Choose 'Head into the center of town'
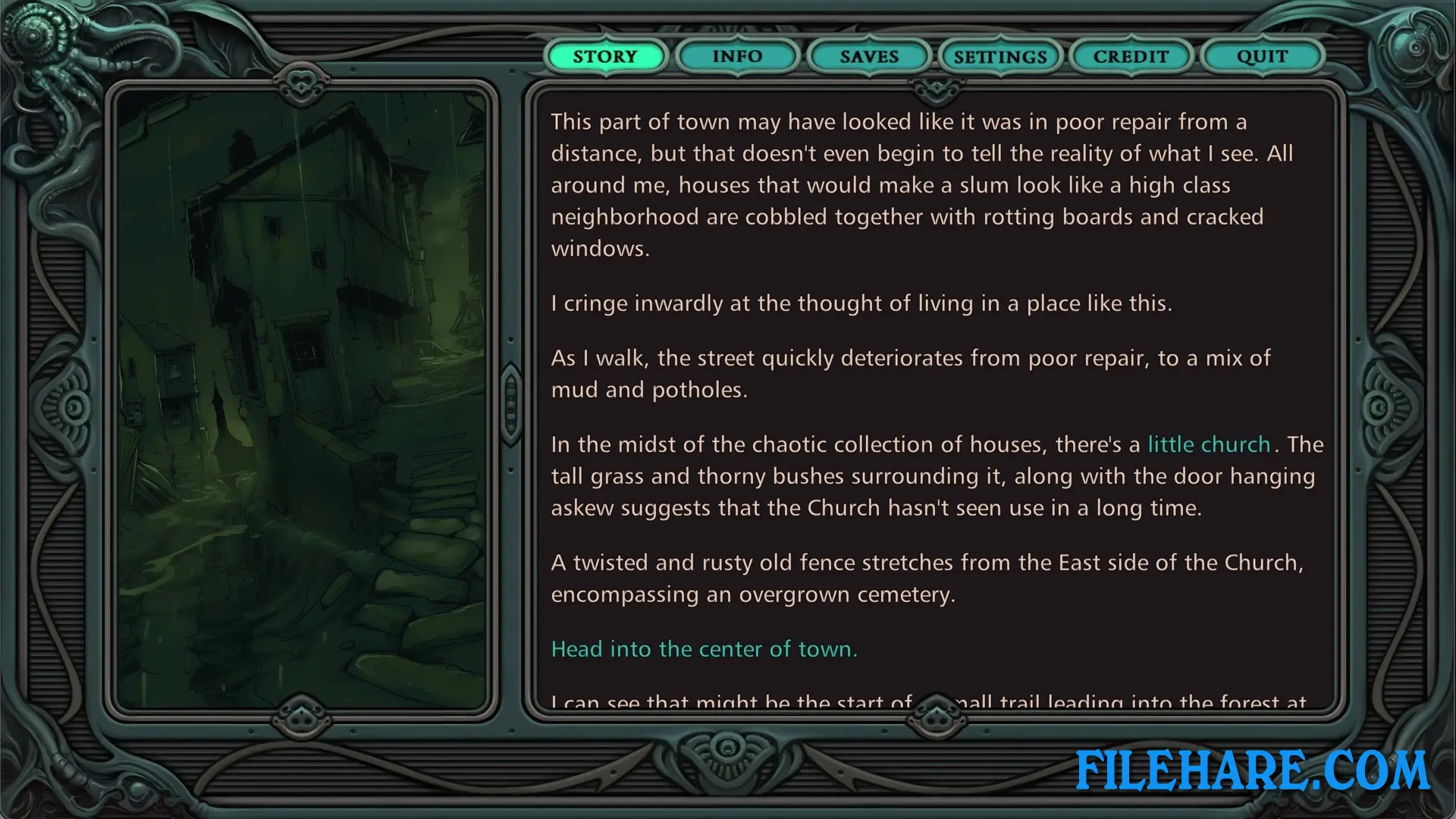Screen dimensions: 1456x819 [x=704, y=648]
